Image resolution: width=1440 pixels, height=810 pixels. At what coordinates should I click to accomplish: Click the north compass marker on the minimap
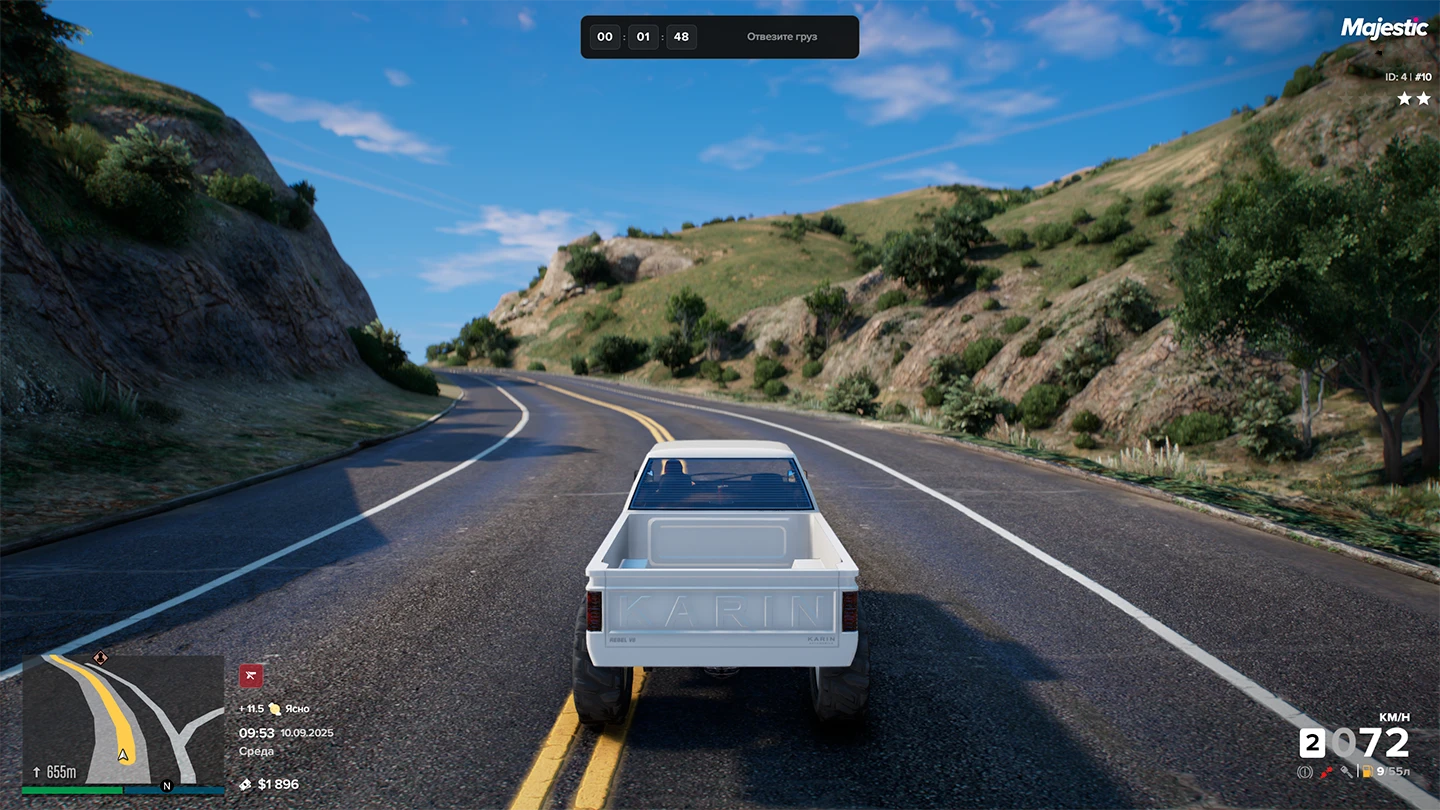167,786
